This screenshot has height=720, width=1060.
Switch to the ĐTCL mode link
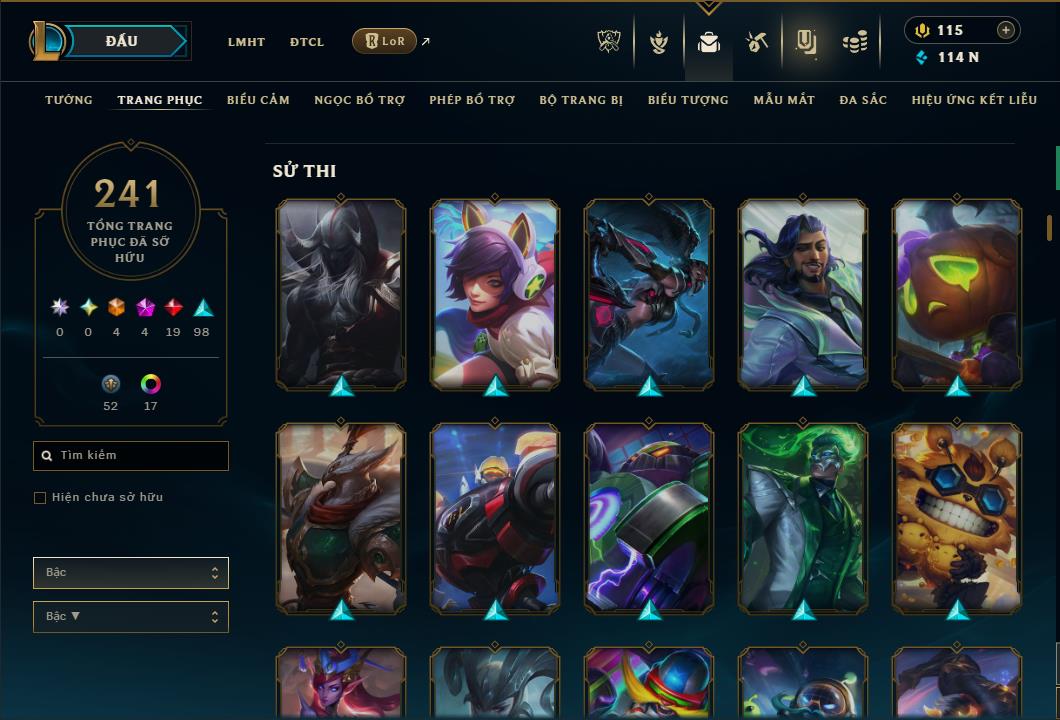click(307, 42)
